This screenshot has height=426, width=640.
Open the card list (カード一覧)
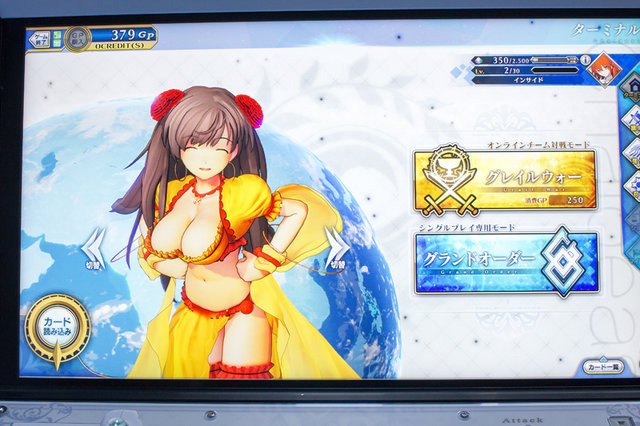tap(604, 367)
